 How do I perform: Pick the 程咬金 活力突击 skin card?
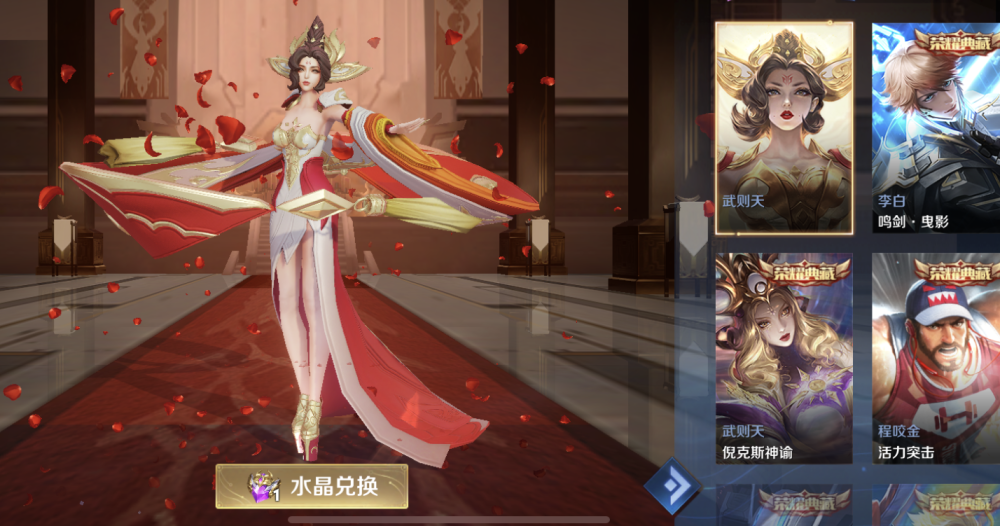pyautogui.click(x=936, y=358)
